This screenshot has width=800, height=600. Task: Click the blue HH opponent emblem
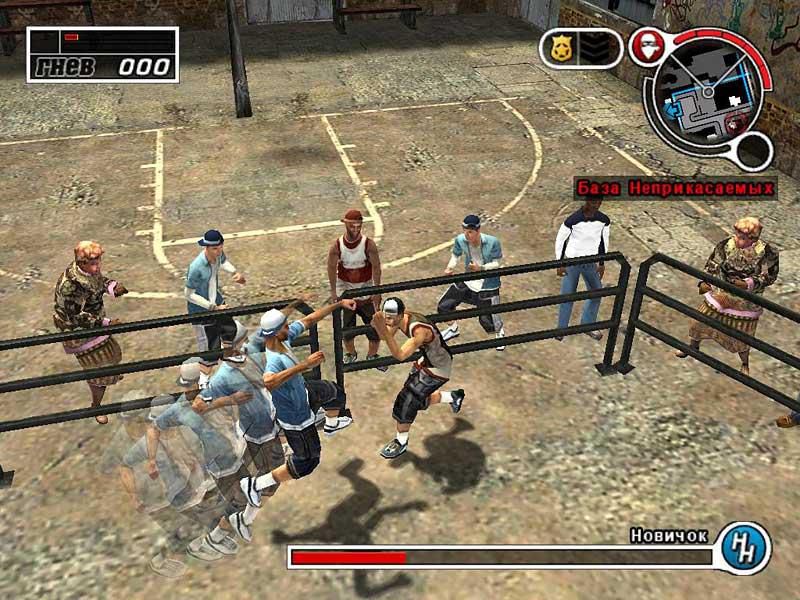[x=744, y=547]
